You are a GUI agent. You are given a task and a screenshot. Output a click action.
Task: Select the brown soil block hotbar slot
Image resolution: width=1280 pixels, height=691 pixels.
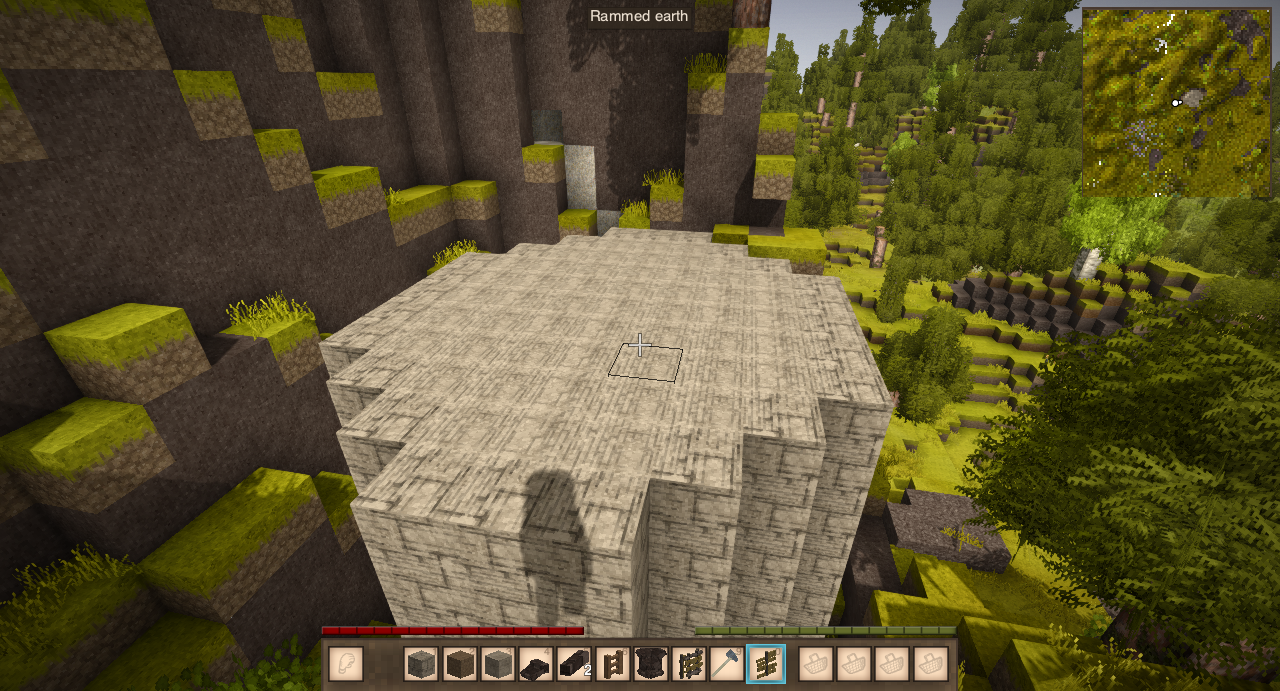(460, 663)
